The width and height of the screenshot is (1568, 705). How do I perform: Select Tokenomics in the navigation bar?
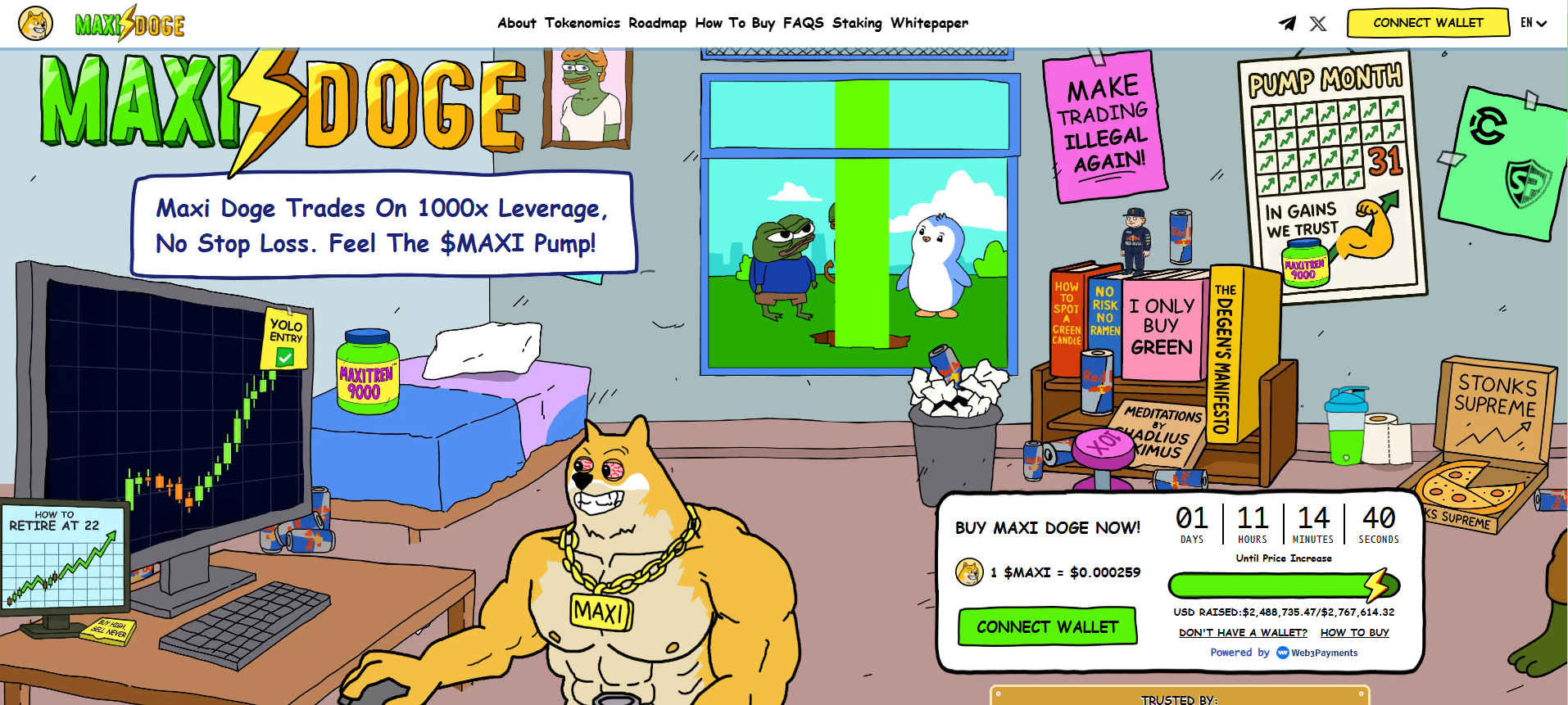(582, 23)
